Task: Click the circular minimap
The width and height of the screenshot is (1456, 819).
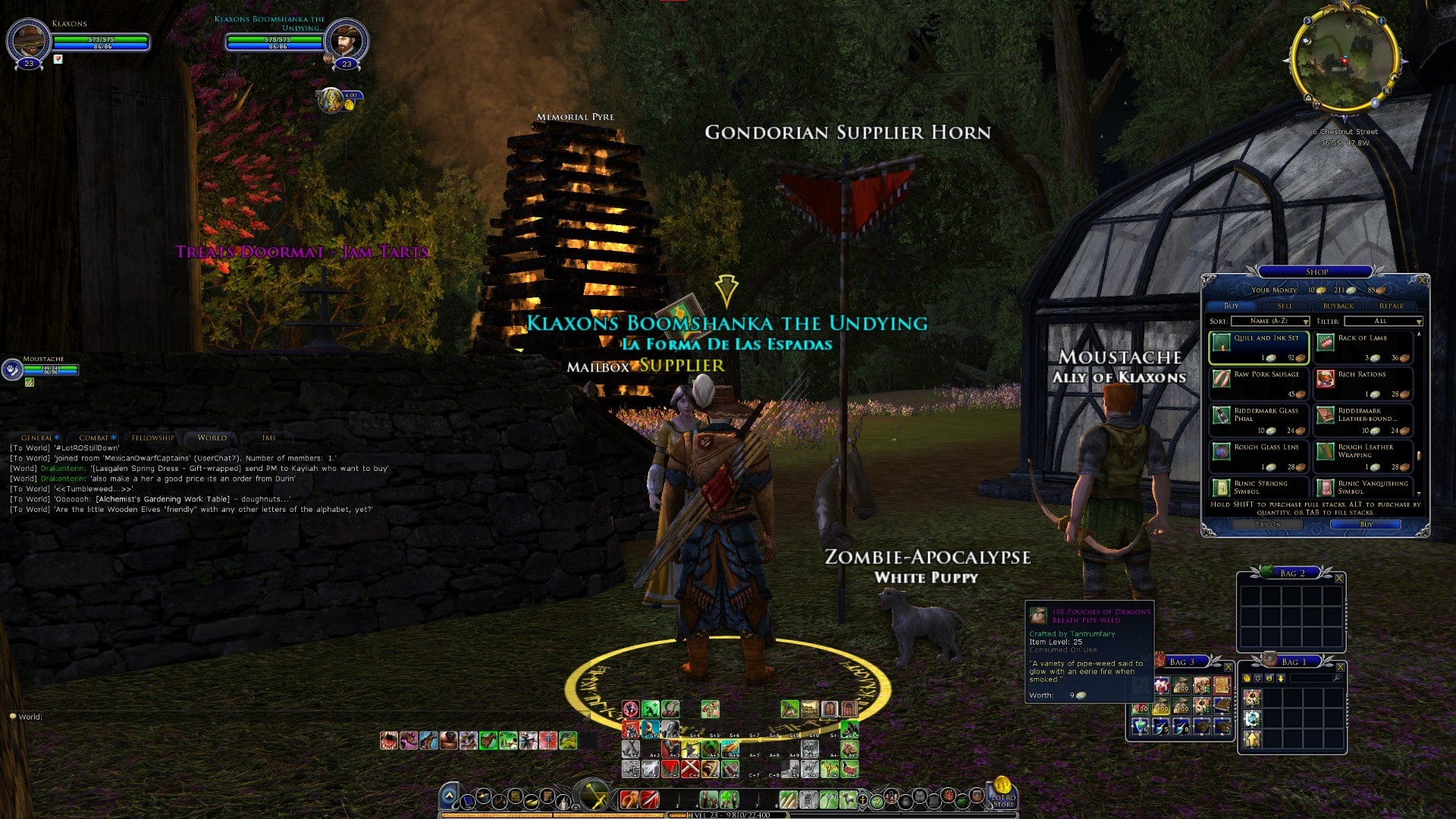Action: pyautogui.click(x=1345, y=60)
